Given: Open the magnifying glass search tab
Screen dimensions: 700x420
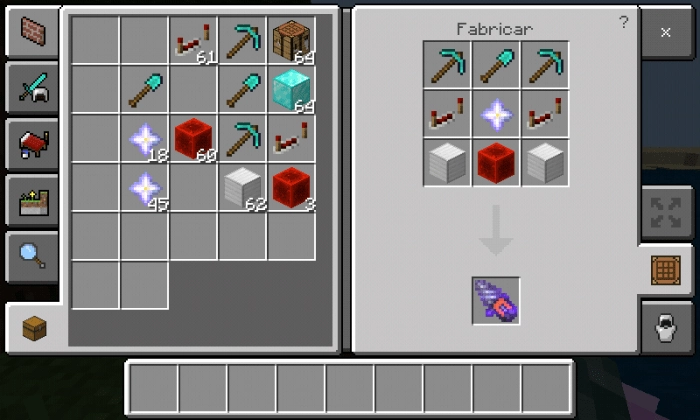Looking at the screenshot, I should pyautogui.click(x=30, y=256).
